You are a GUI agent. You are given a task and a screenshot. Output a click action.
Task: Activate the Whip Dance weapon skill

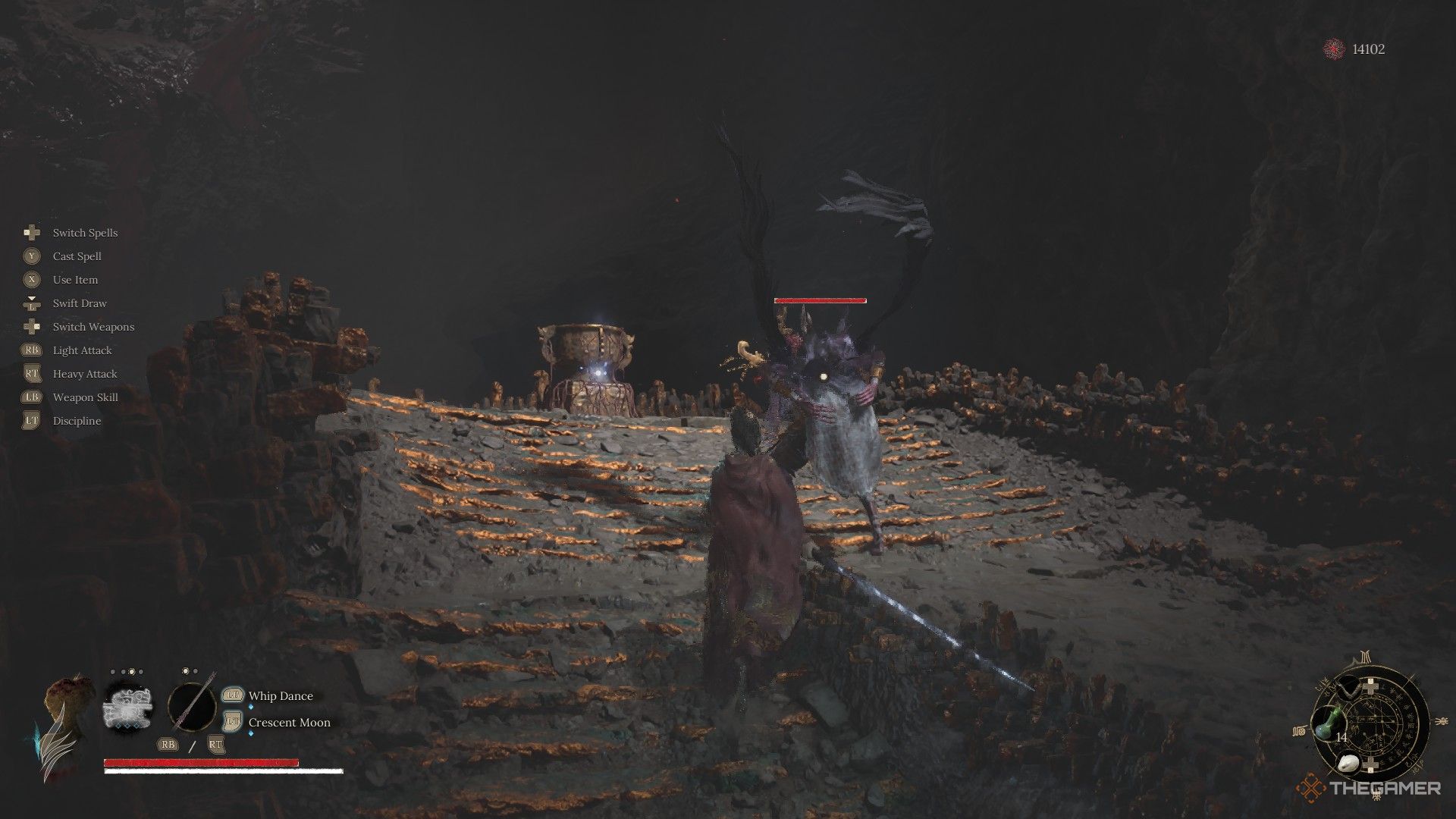(281, 696)
